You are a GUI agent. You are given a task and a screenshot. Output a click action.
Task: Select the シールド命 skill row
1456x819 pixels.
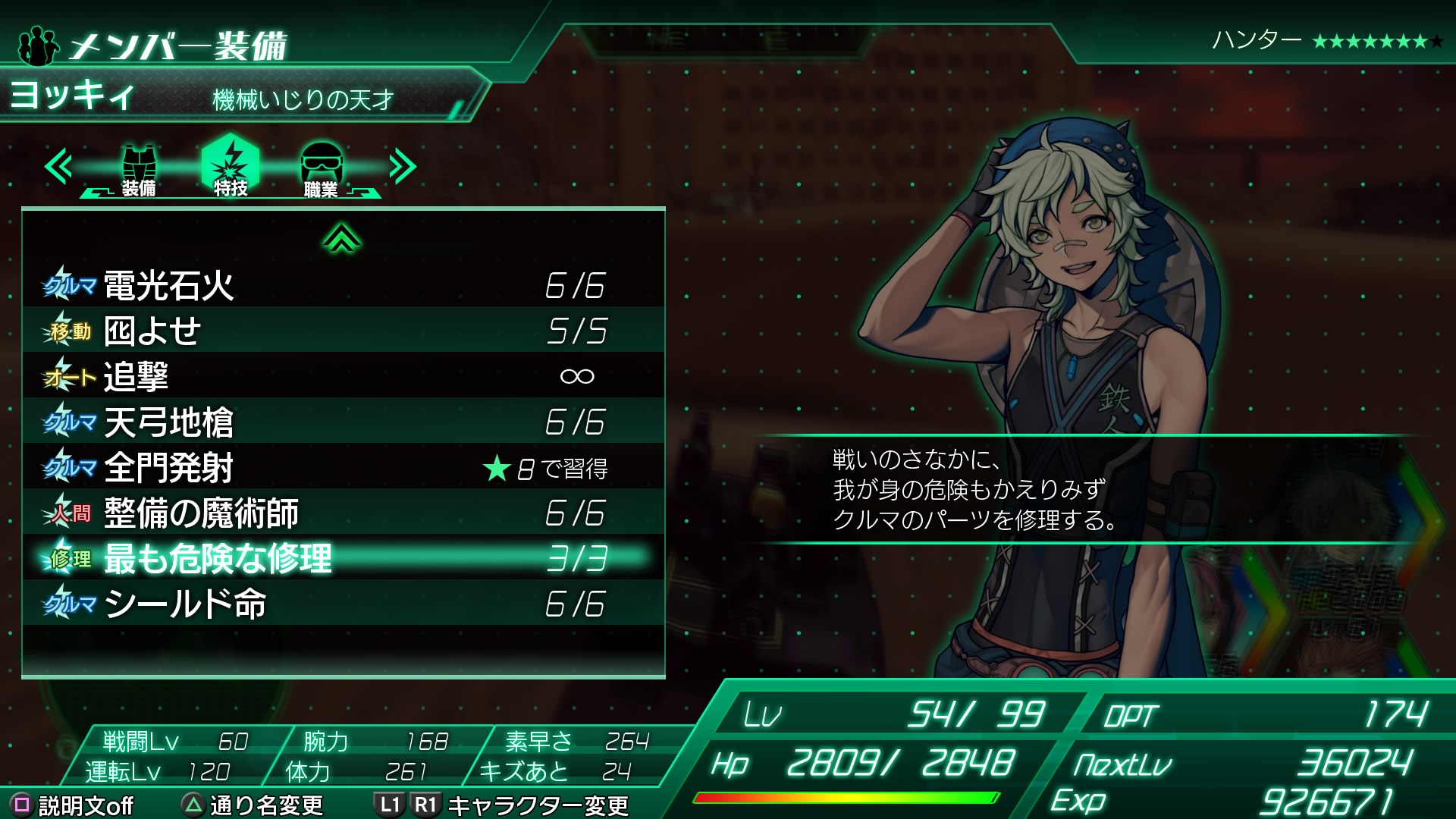coord(343,604)
